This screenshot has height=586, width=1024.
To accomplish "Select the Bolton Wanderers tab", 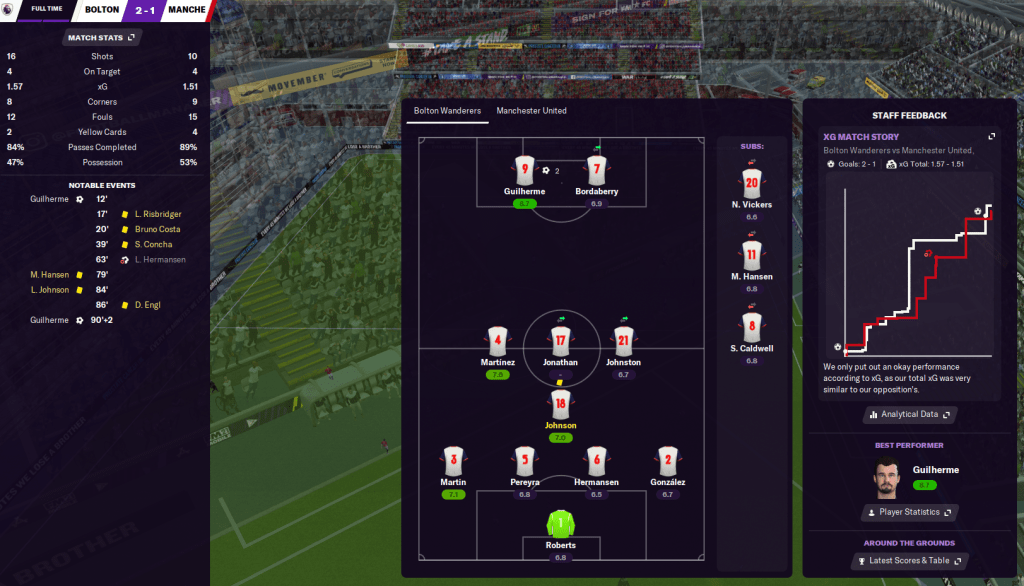I will (447, 111).
